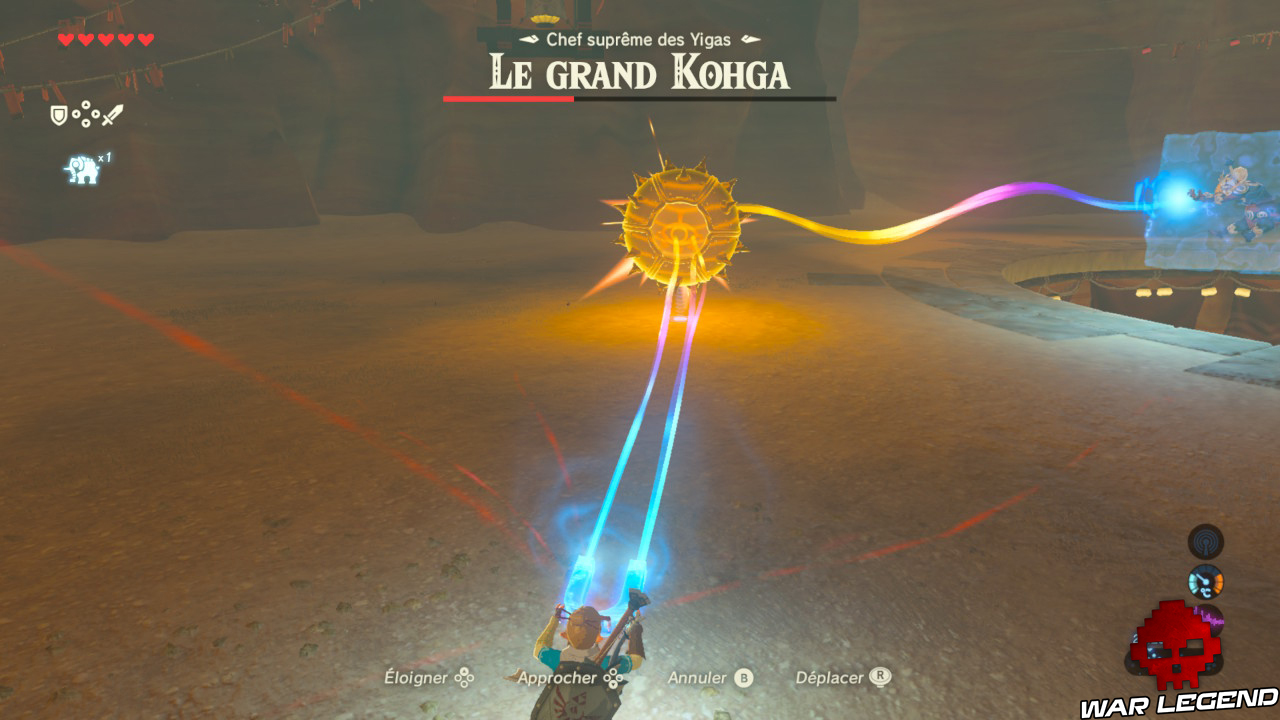Select the shield icon in the HUD
The image size is (1280, 720).
point(58,115)
